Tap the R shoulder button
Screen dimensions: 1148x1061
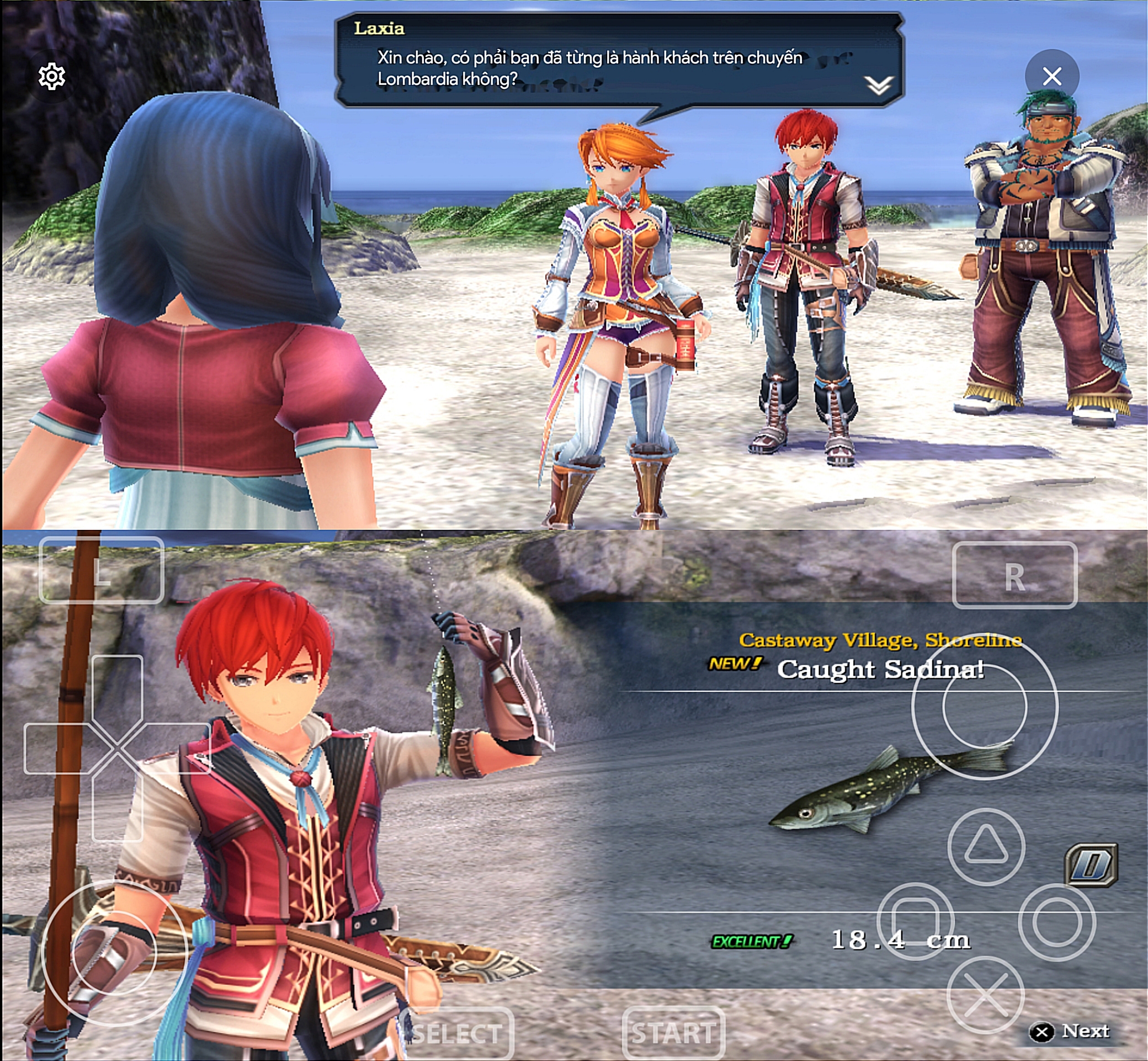coord(1014,575)
